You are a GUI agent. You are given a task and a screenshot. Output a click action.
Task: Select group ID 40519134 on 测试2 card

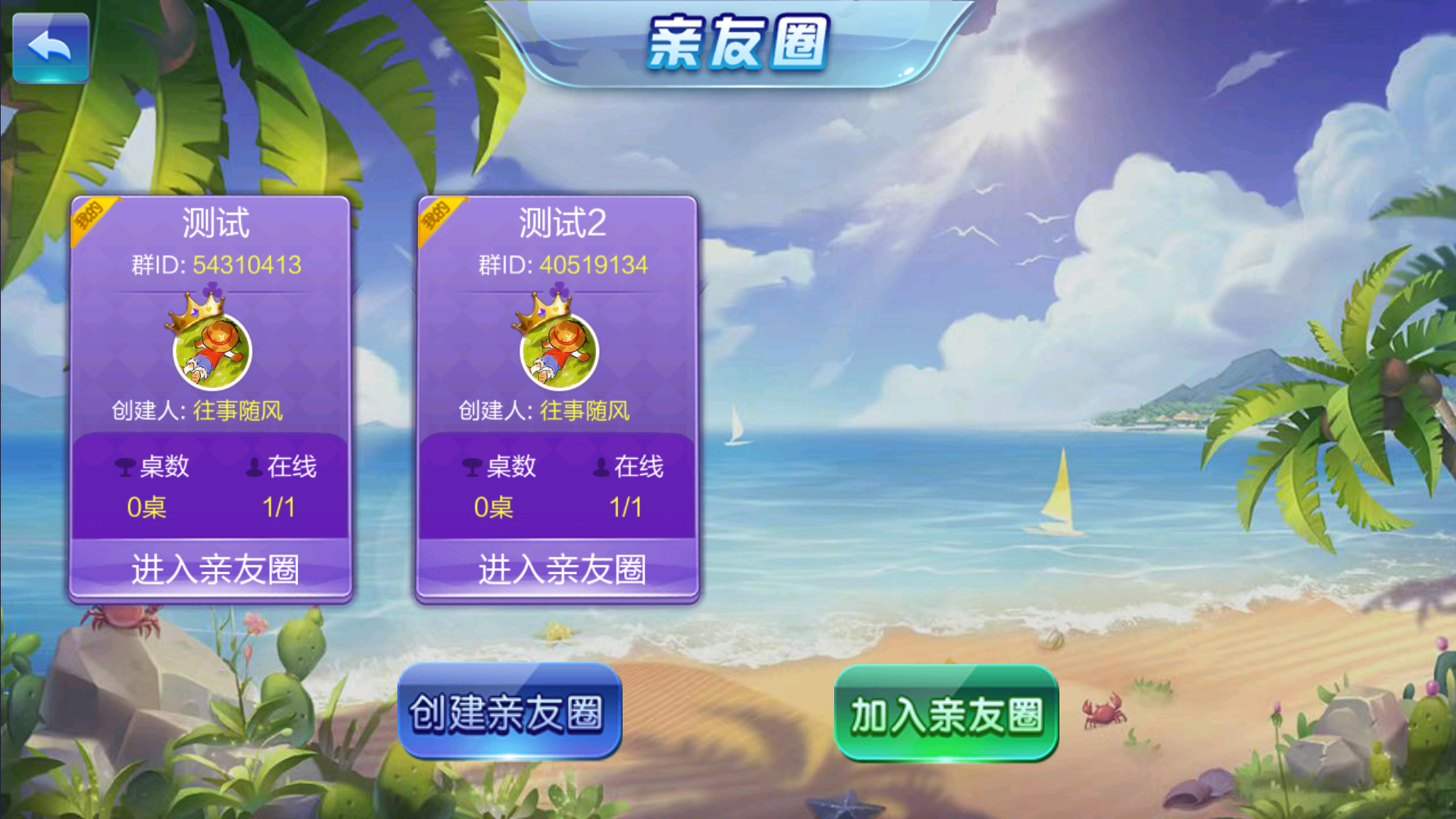[594, 265]
